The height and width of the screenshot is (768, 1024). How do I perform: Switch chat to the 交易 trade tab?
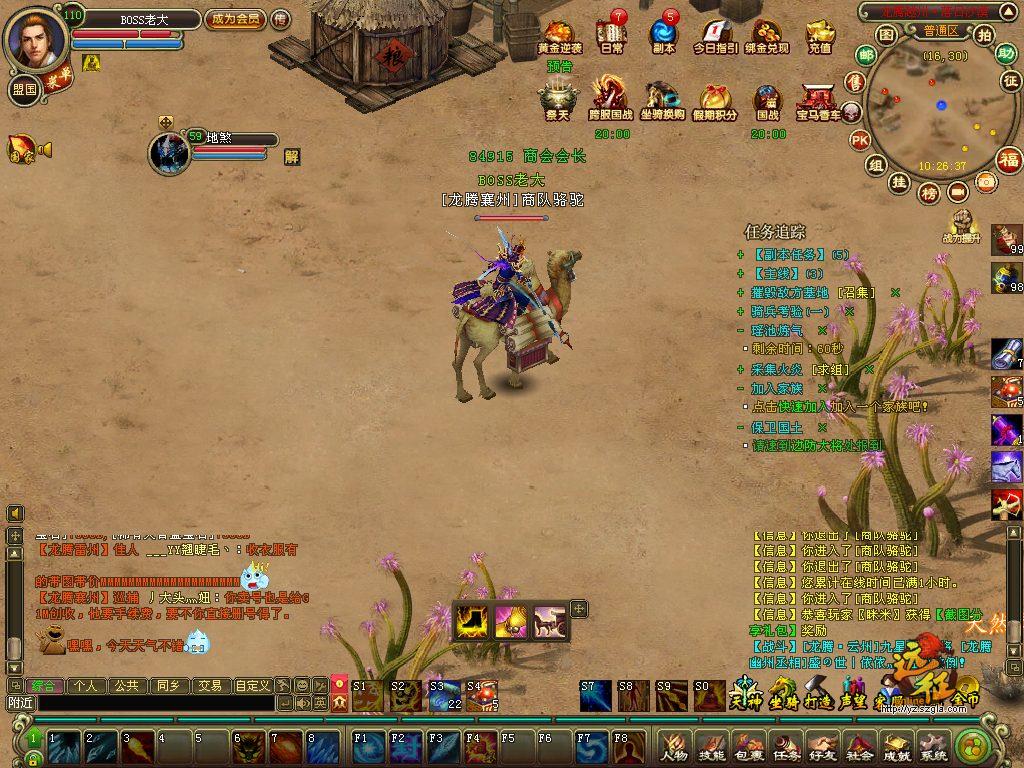(x=209, y=686)
